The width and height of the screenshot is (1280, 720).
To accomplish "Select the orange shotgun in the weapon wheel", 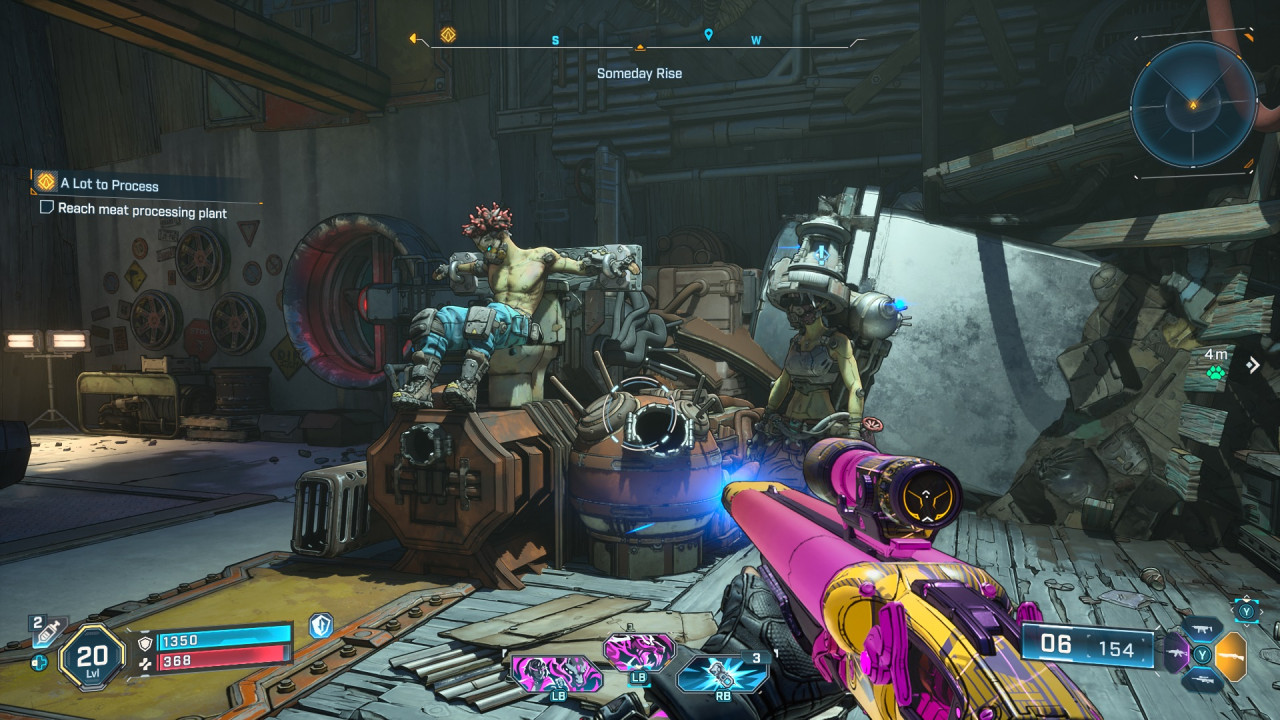I will [x=1232, y=656].
